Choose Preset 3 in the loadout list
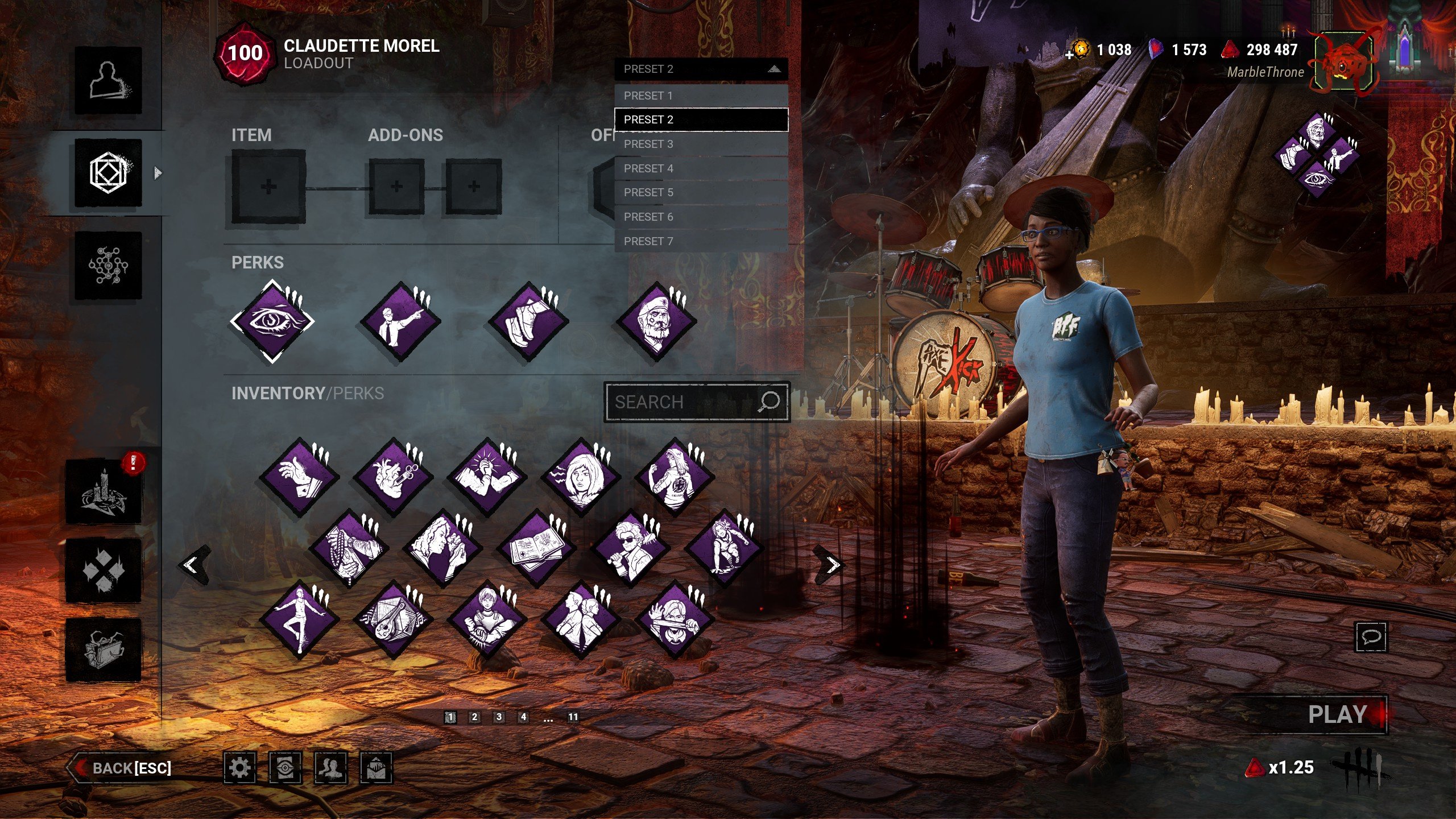Screen dimensions: 1456x819 pos(701,144)
